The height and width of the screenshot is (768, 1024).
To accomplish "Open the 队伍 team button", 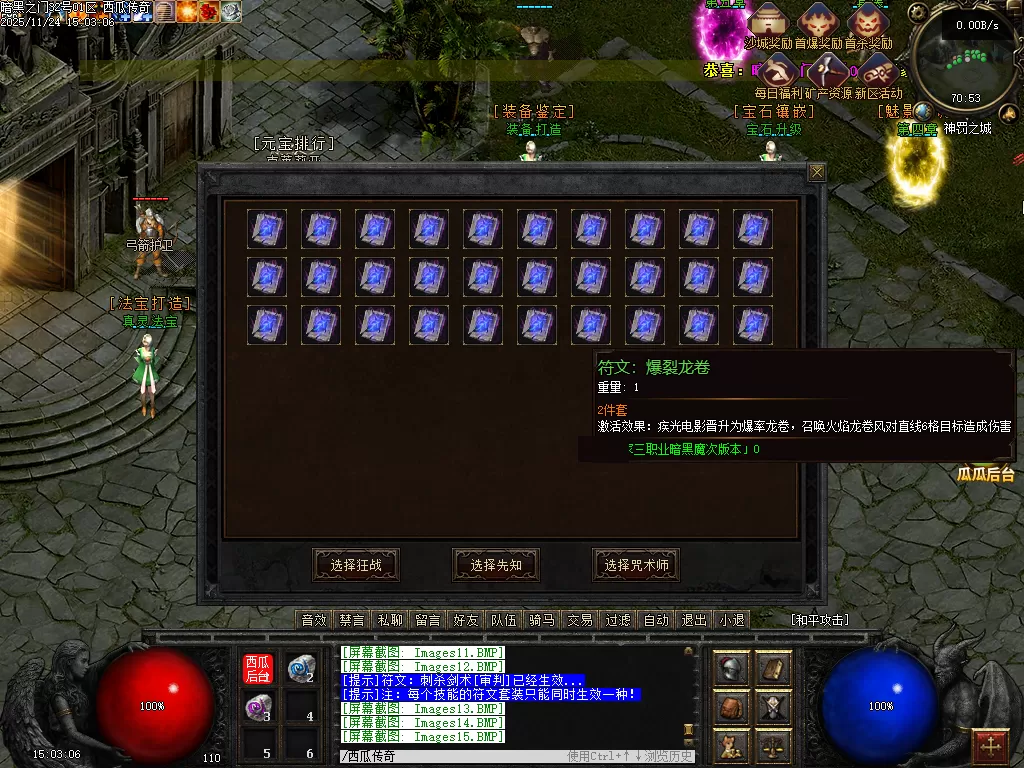I will (x=503, y=620).
